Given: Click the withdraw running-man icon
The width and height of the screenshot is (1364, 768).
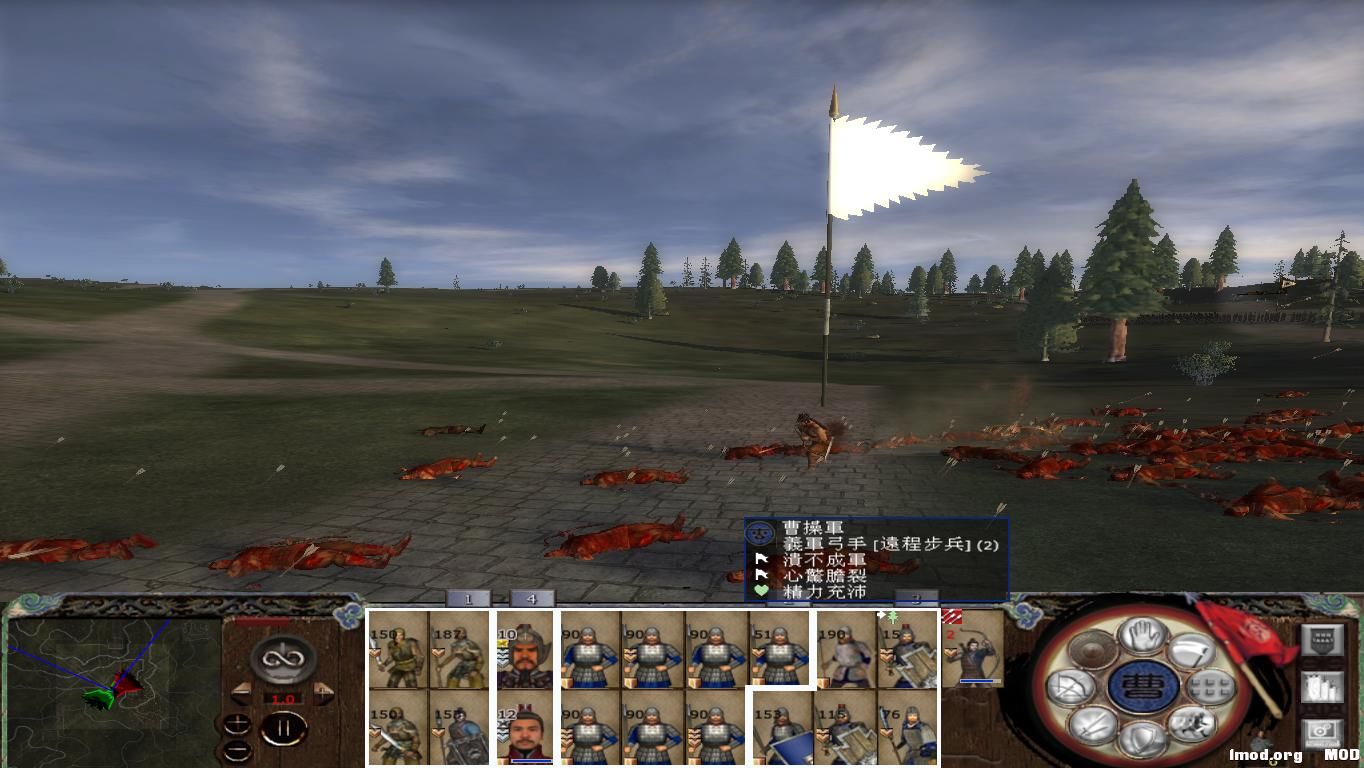Looking at the screenshot, I should 1190,724.
